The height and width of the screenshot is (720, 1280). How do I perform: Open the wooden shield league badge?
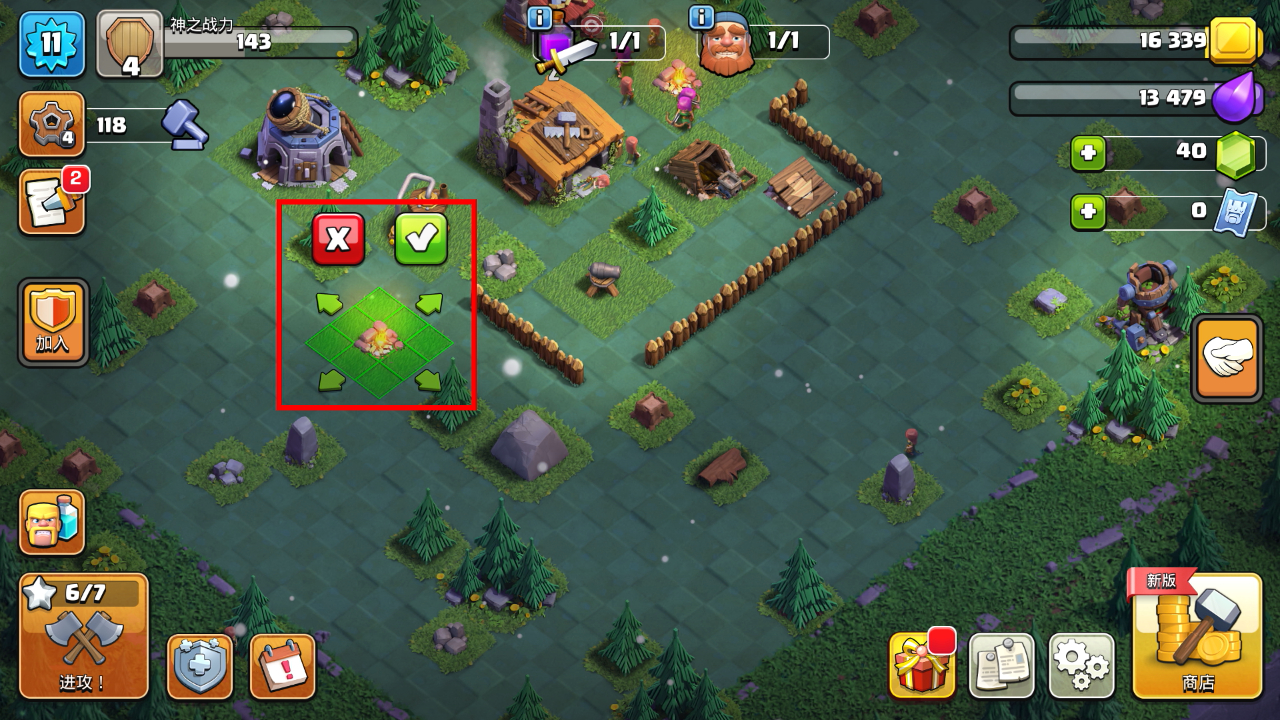pyautogui.click(x=130, y=44)
